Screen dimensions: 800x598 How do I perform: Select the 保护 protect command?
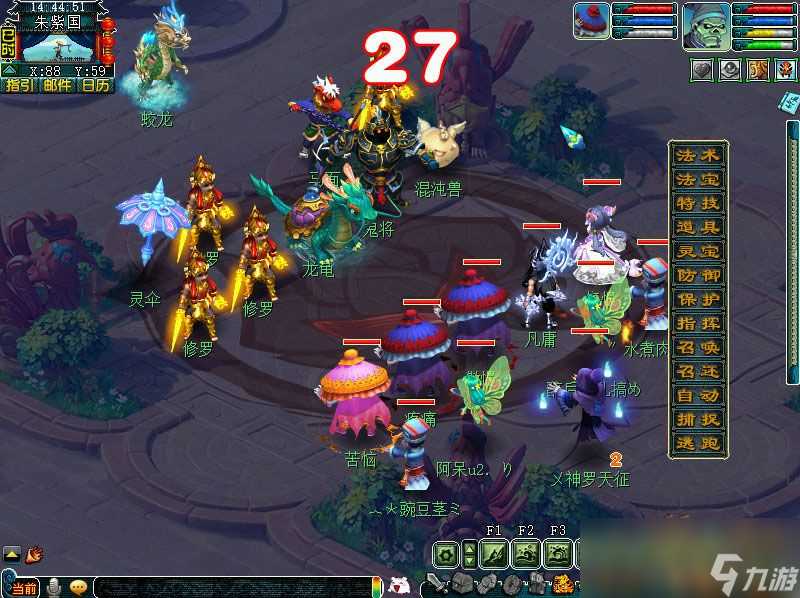pyautogui.click(x=697, y=300)
